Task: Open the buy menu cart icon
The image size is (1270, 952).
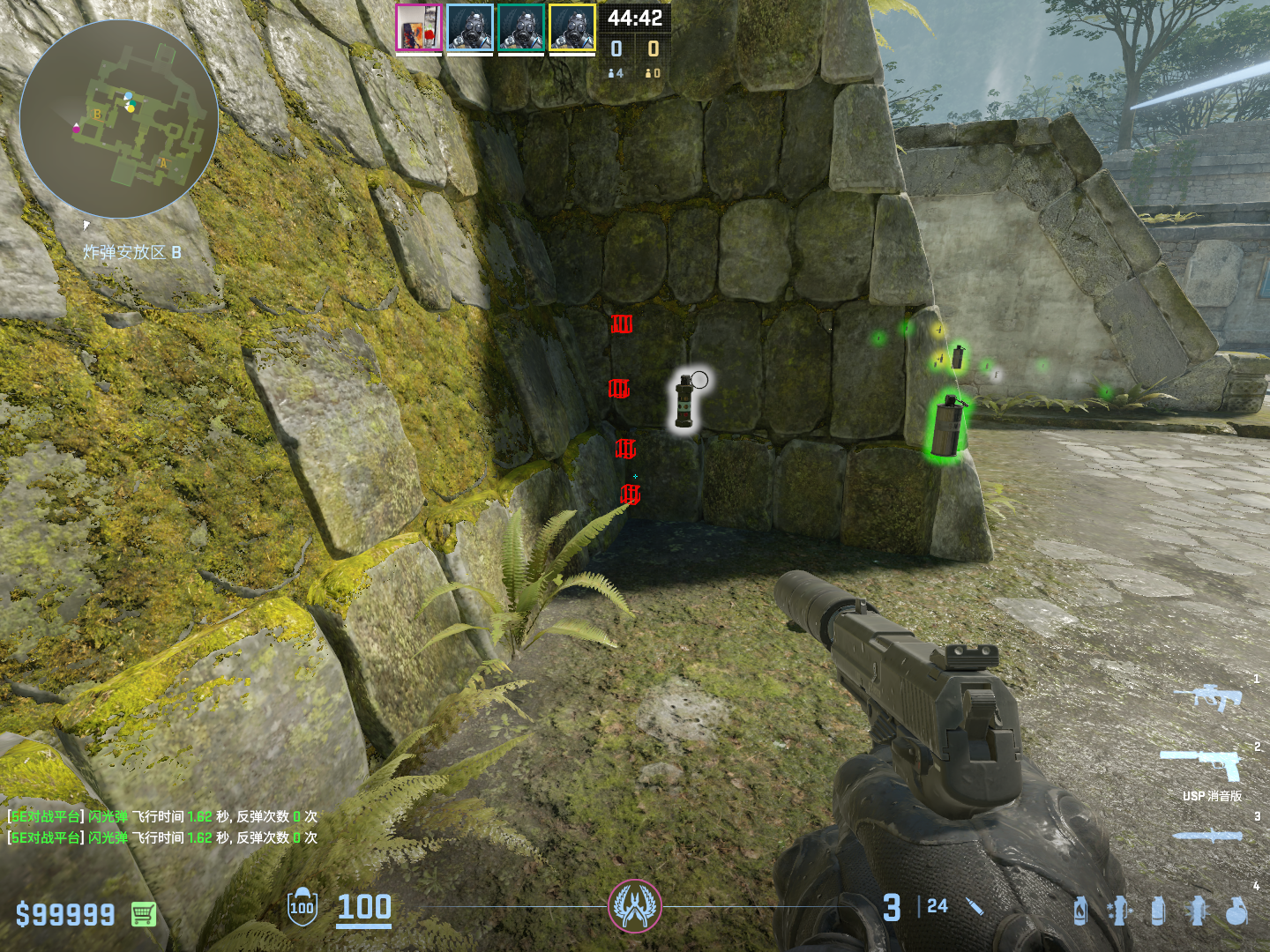Action: click(144, 914)
